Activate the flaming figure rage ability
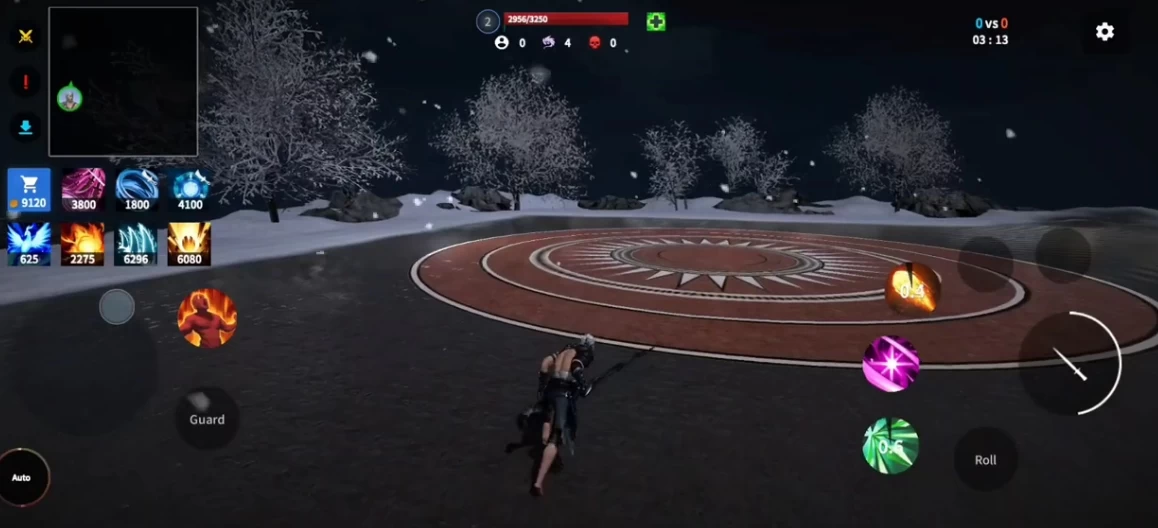The image size is (1158, 528). pos(207,318)
